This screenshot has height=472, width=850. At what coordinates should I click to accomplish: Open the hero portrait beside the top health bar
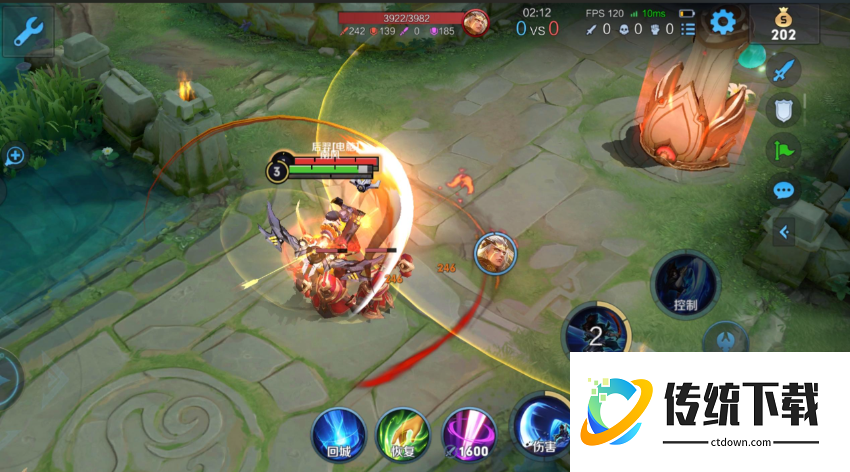click(x=475, y=23)
